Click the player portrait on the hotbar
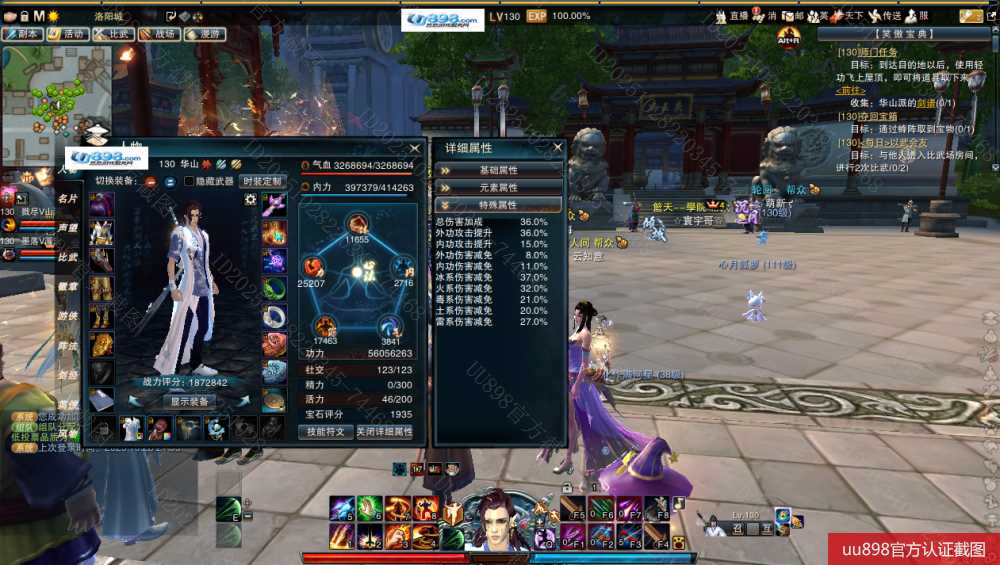Screen dimensions: 1000x565 click(497, 518)
